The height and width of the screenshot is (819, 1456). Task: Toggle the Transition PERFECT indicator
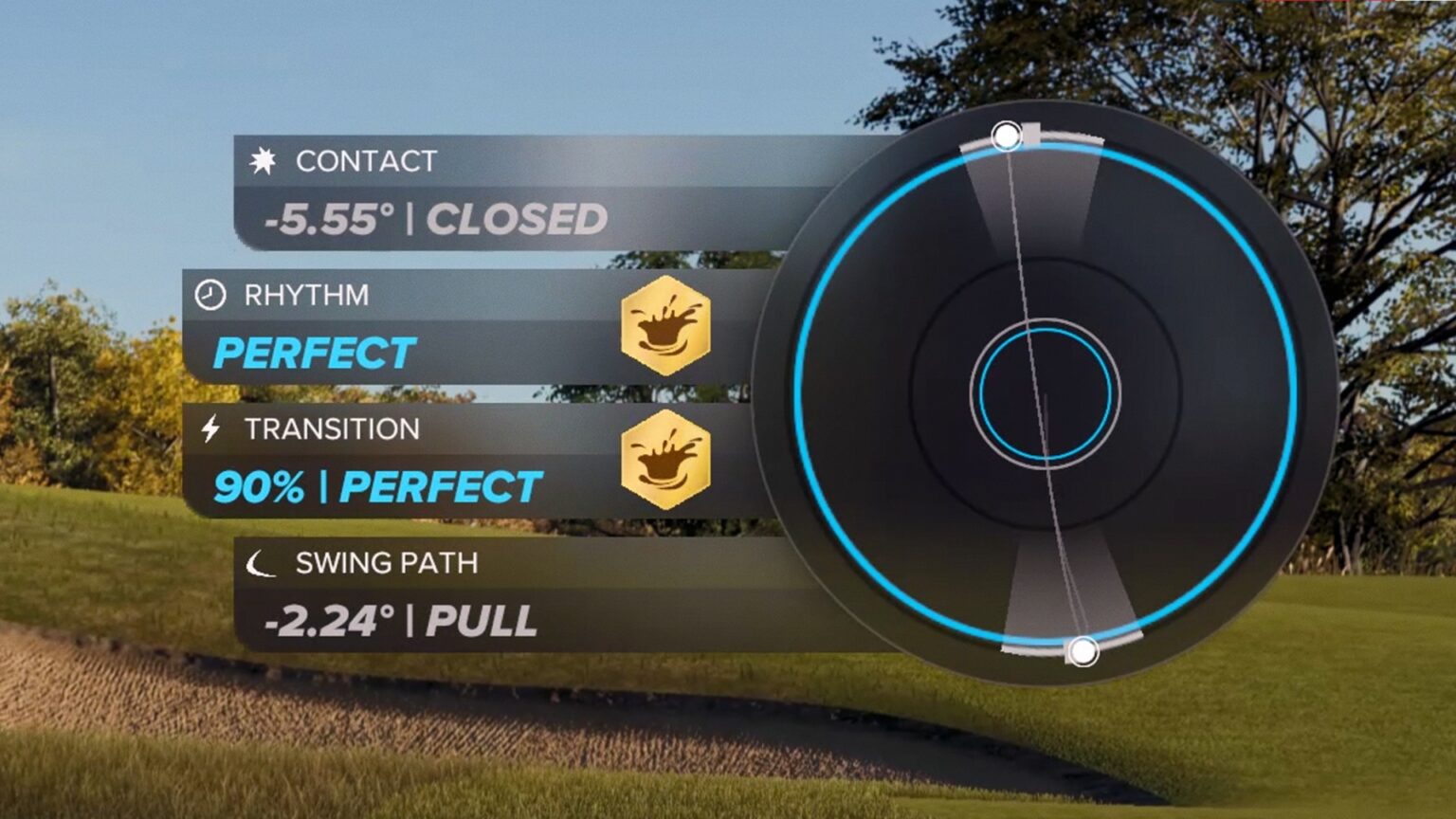[441, 487]
